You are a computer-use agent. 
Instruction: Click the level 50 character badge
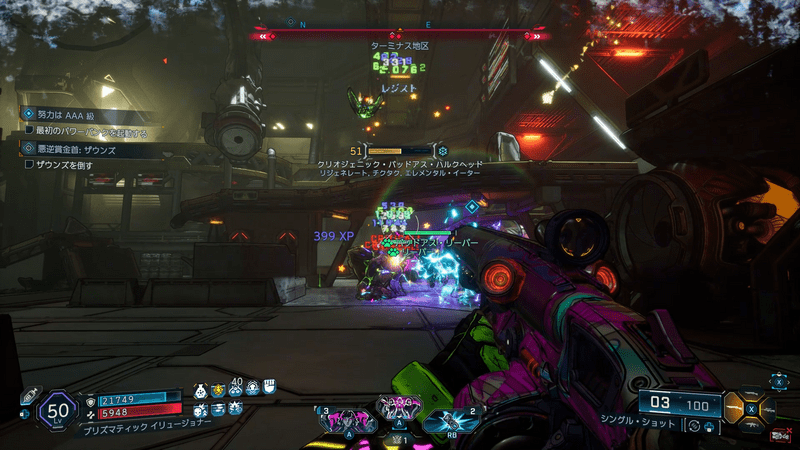coord(58,409)
